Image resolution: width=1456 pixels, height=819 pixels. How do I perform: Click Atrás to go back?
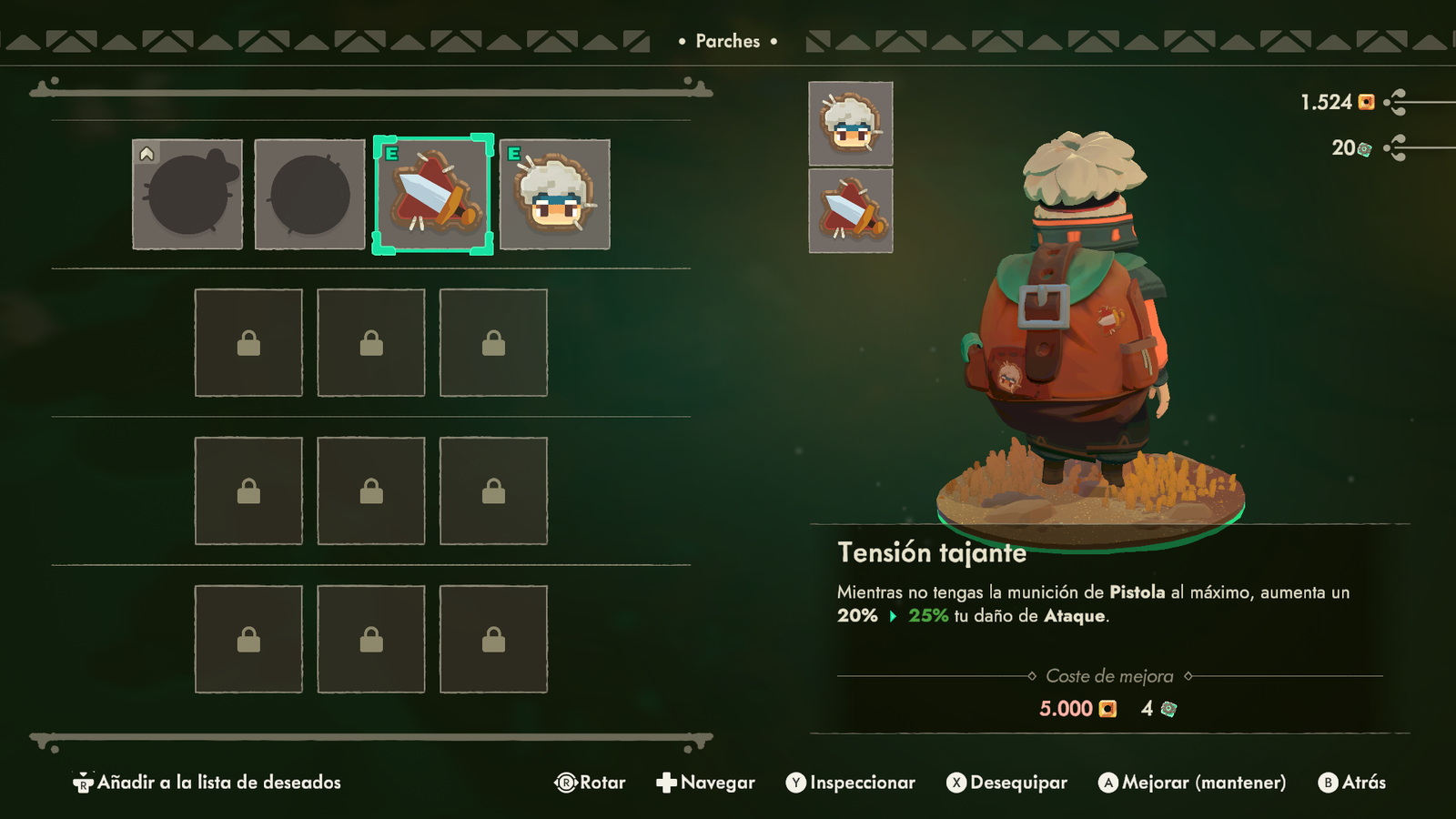(1354, 782)
